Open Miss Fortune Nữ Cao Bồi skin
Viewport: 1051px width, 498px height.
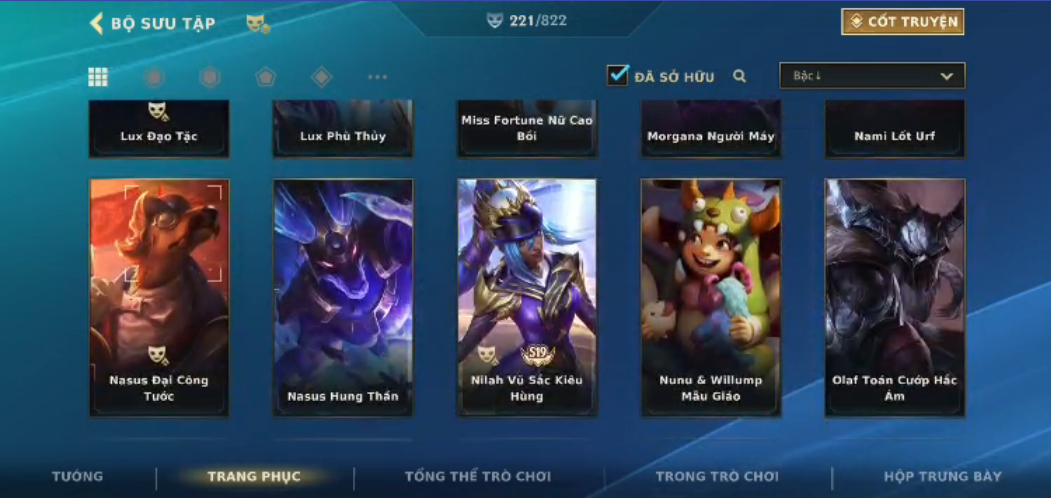(x=527, y=129)
